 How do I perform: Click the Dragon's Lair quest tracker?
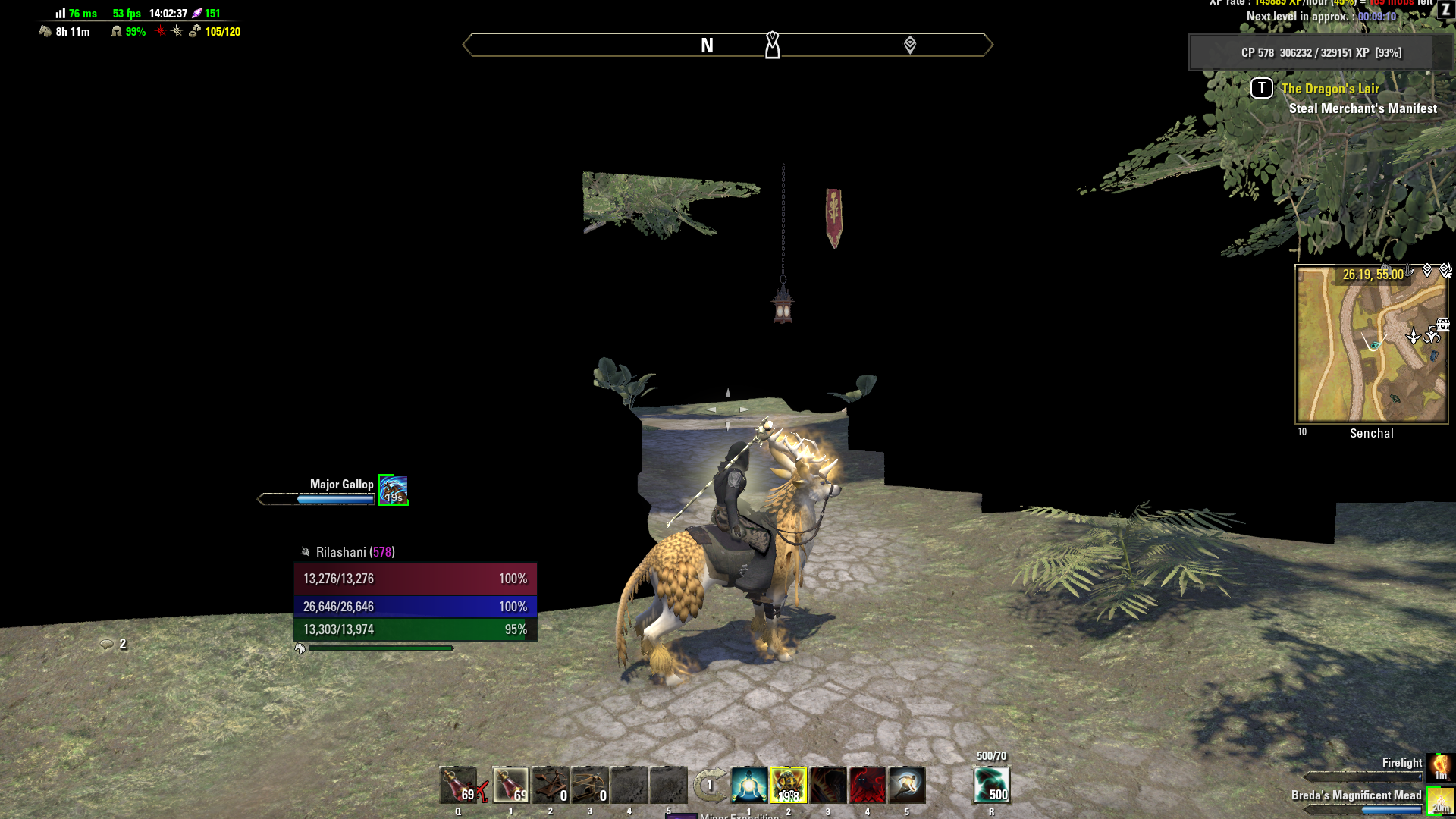click(1330, 89)
